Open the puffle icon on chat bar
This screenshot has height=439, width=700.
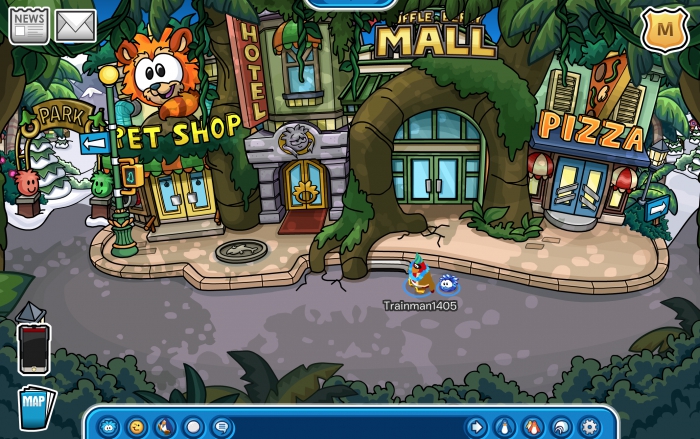tap(107, 427)
